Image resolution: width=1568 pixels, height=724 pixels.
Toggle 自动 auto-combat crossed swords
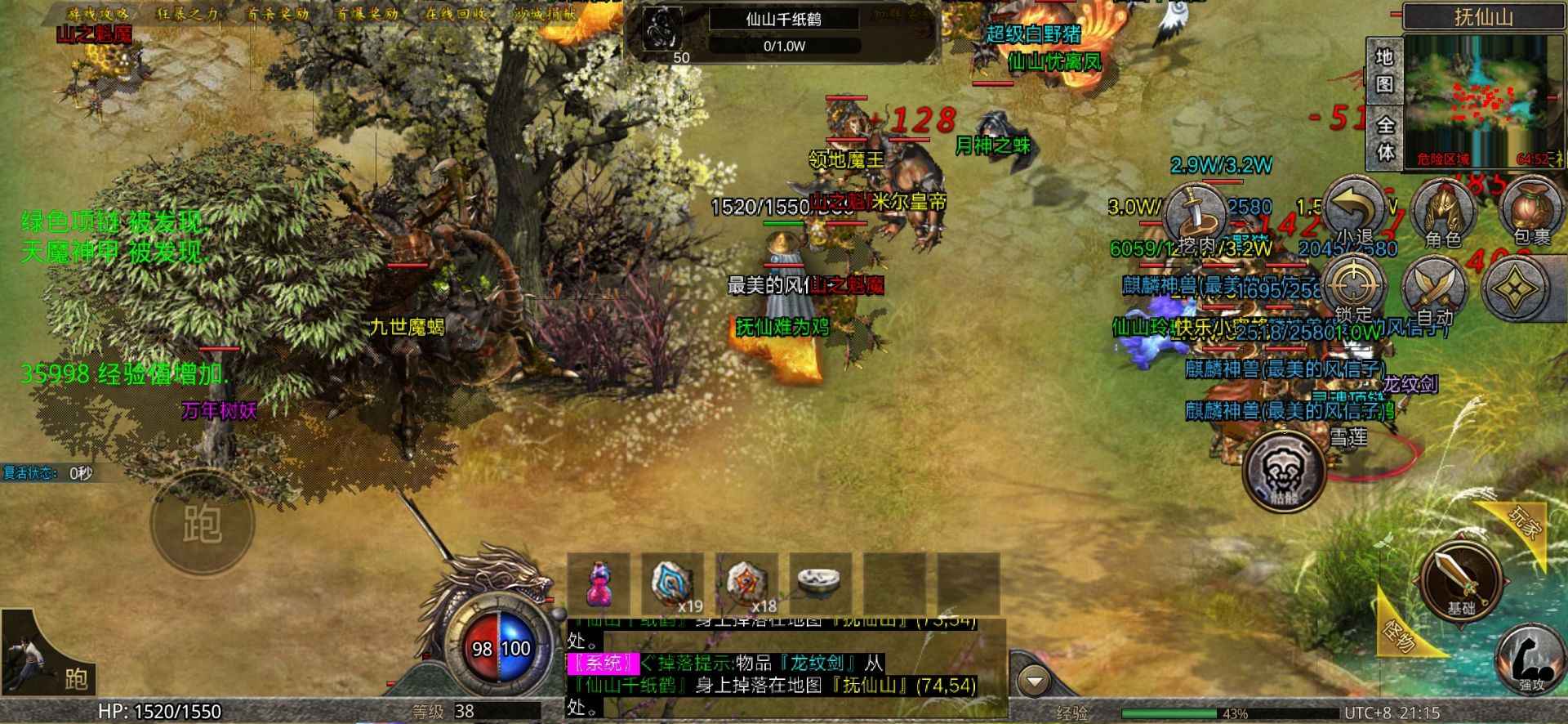(x=1435, y=289)
